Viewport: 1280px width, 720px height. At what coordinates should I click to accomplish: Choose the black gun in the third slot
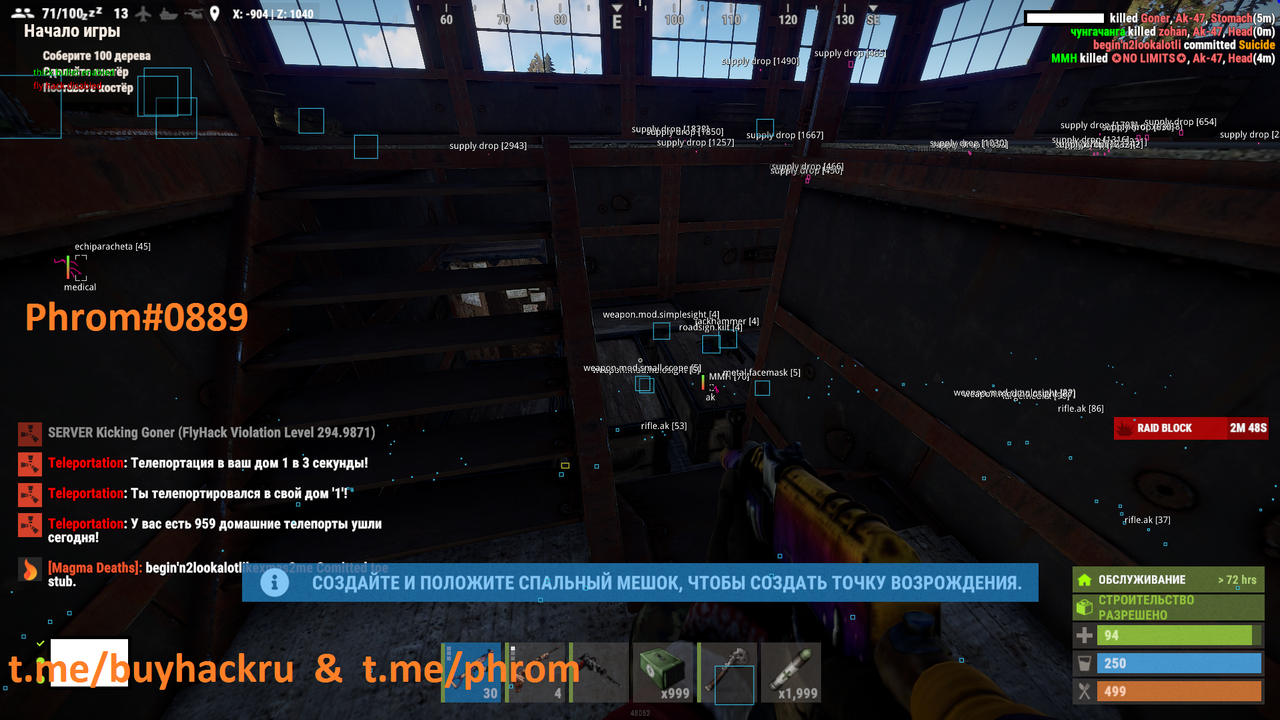[599, 673]
